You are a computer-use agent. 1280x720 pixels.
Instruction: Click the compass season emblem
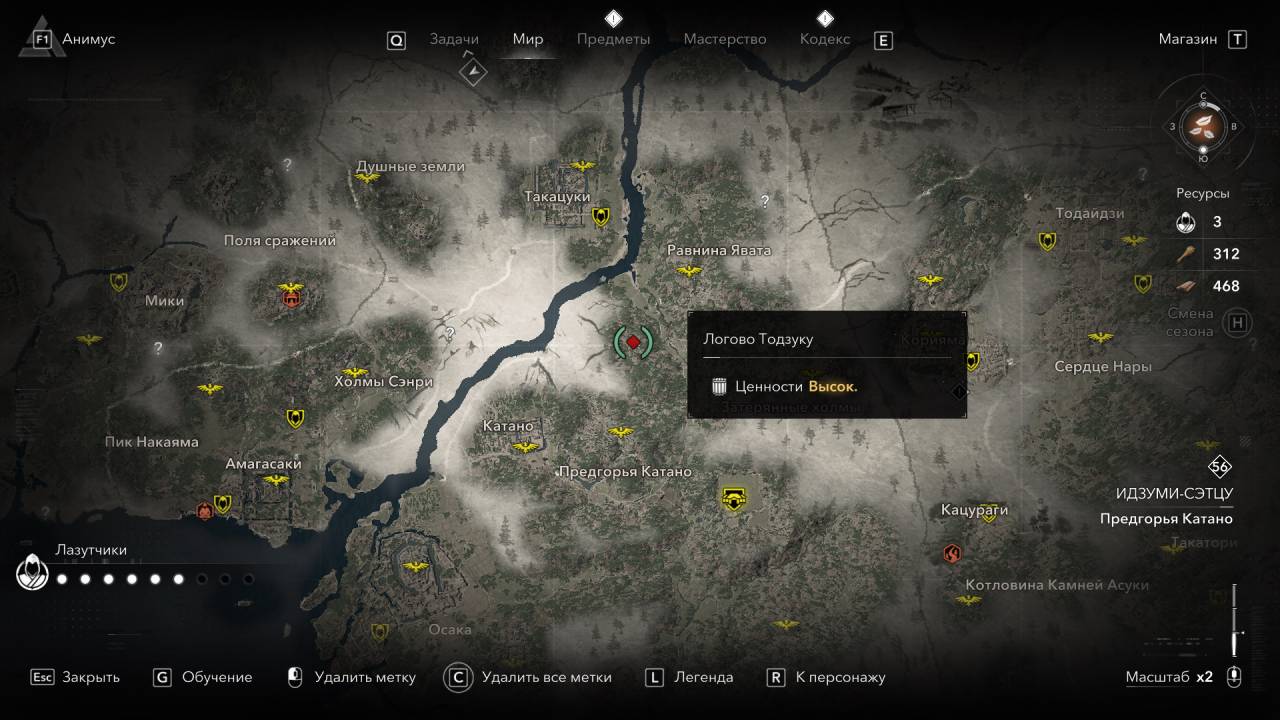coord(1203,126)
